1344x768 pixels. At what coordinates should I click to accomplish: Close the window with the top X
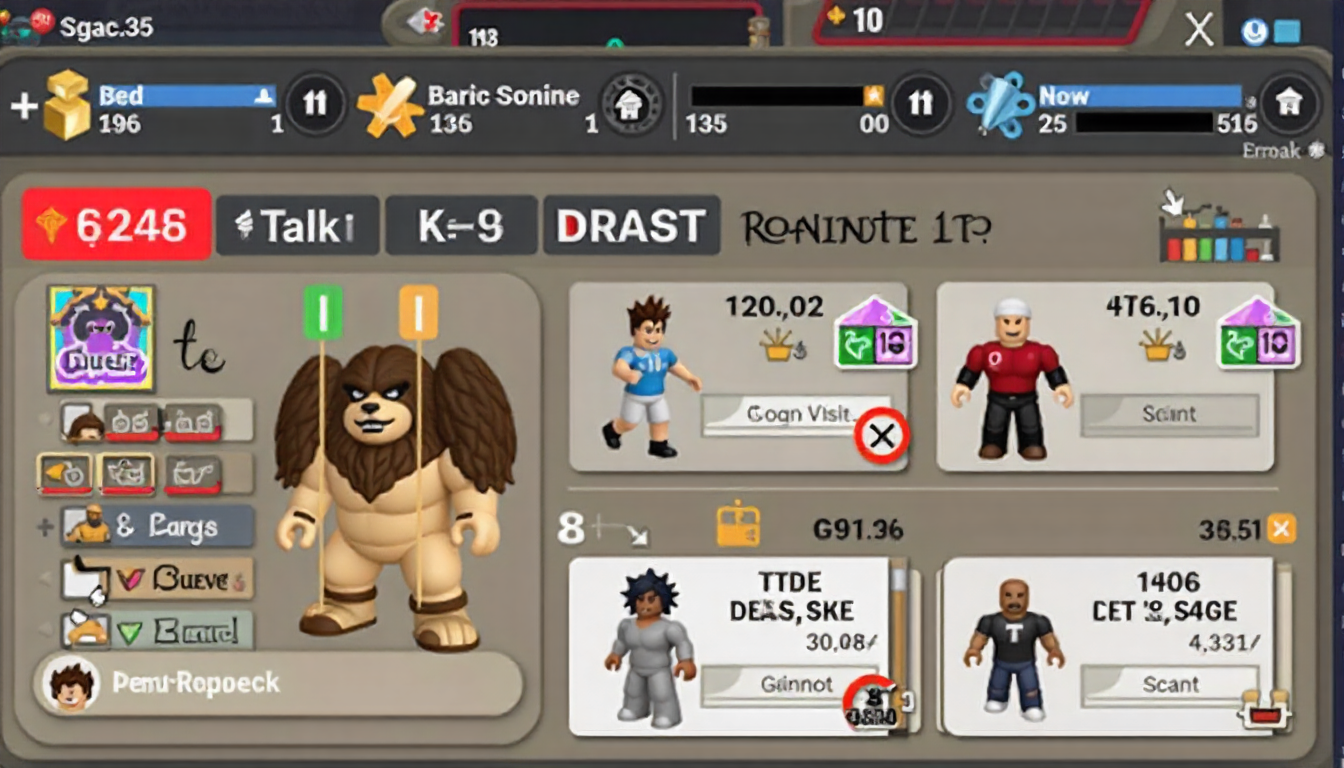pyautogui.click(x=1198, y=30)
